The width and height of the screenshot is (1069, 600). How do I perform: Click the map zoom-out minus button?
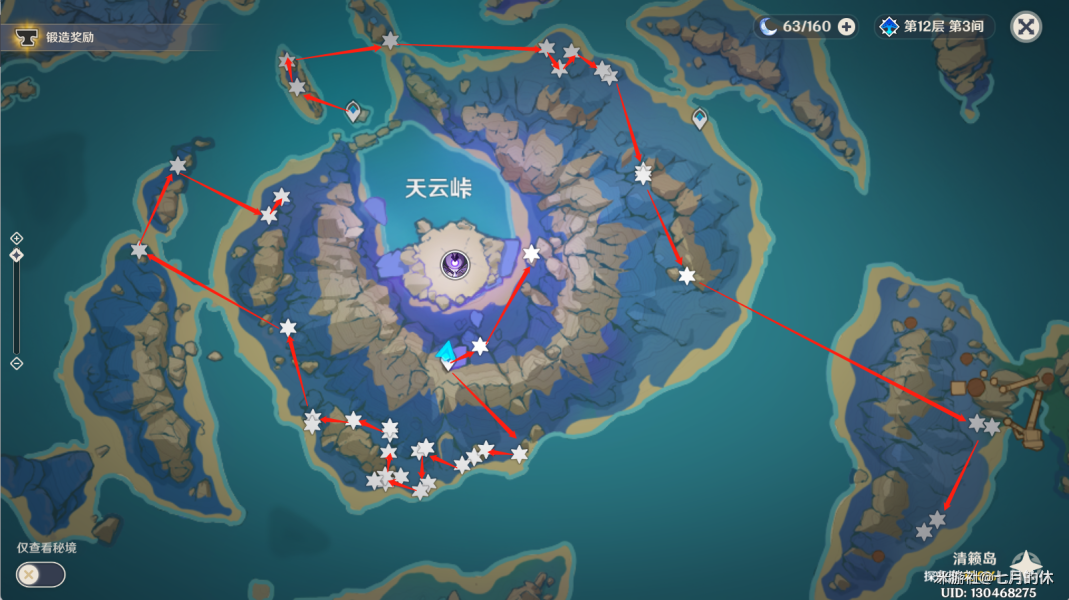click(16, 363)
